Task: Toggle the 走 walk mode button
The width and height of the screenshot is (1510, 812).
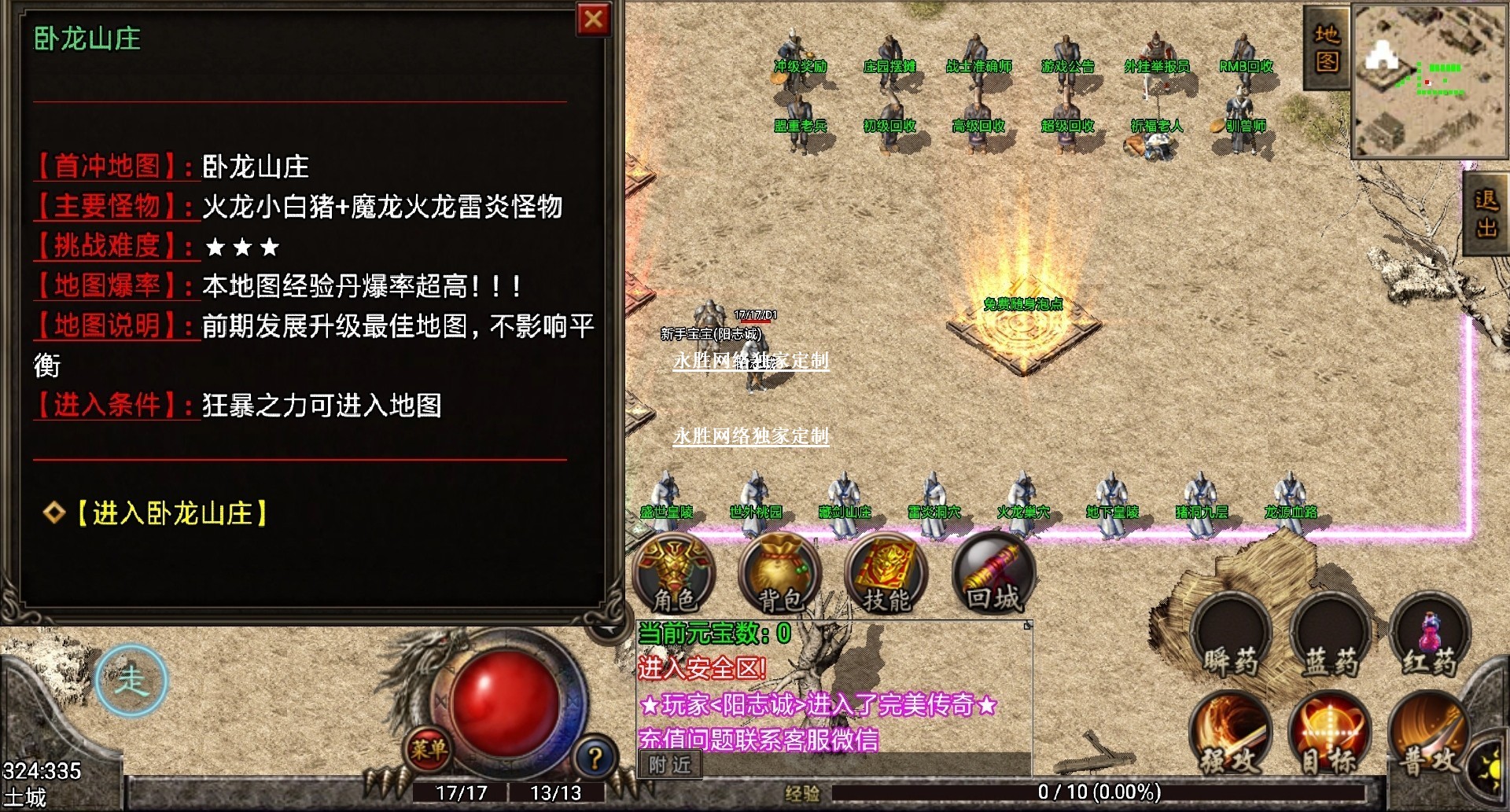Action: (131, 680)
